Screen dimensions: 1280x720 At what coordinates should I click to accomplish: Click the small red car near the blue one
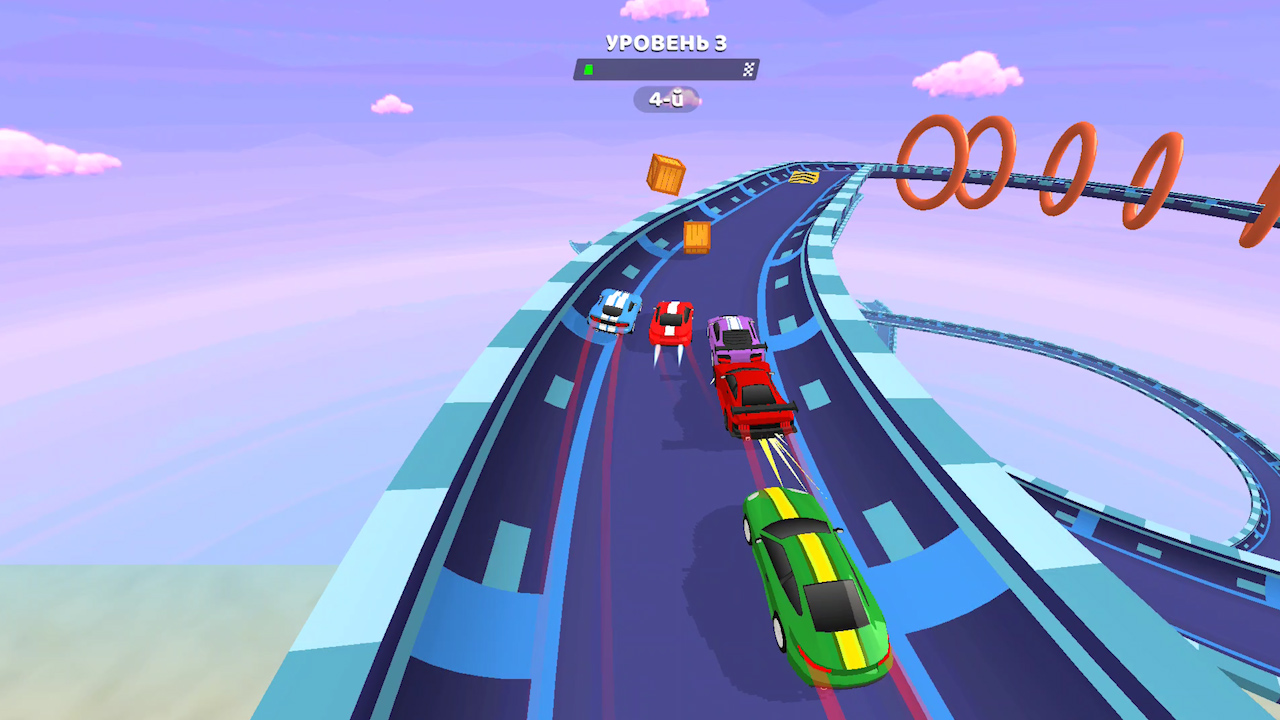tap(672, 318)
